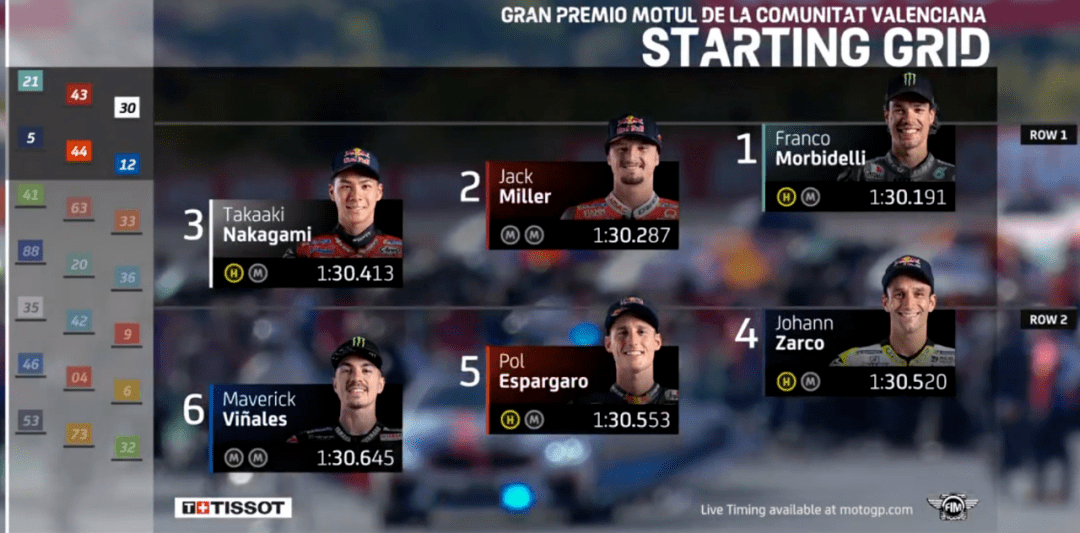Pick Pol Espargaro's rider card

pos(582,390)
